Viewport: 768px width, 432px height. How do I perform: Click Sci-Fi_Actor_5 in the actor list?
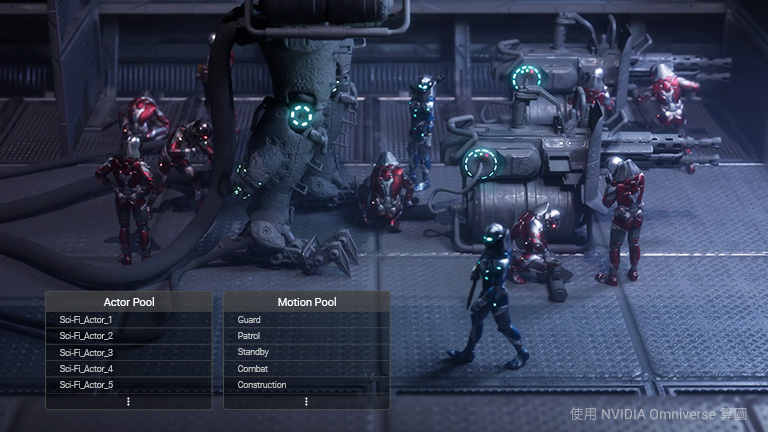(x=87, y=385)
